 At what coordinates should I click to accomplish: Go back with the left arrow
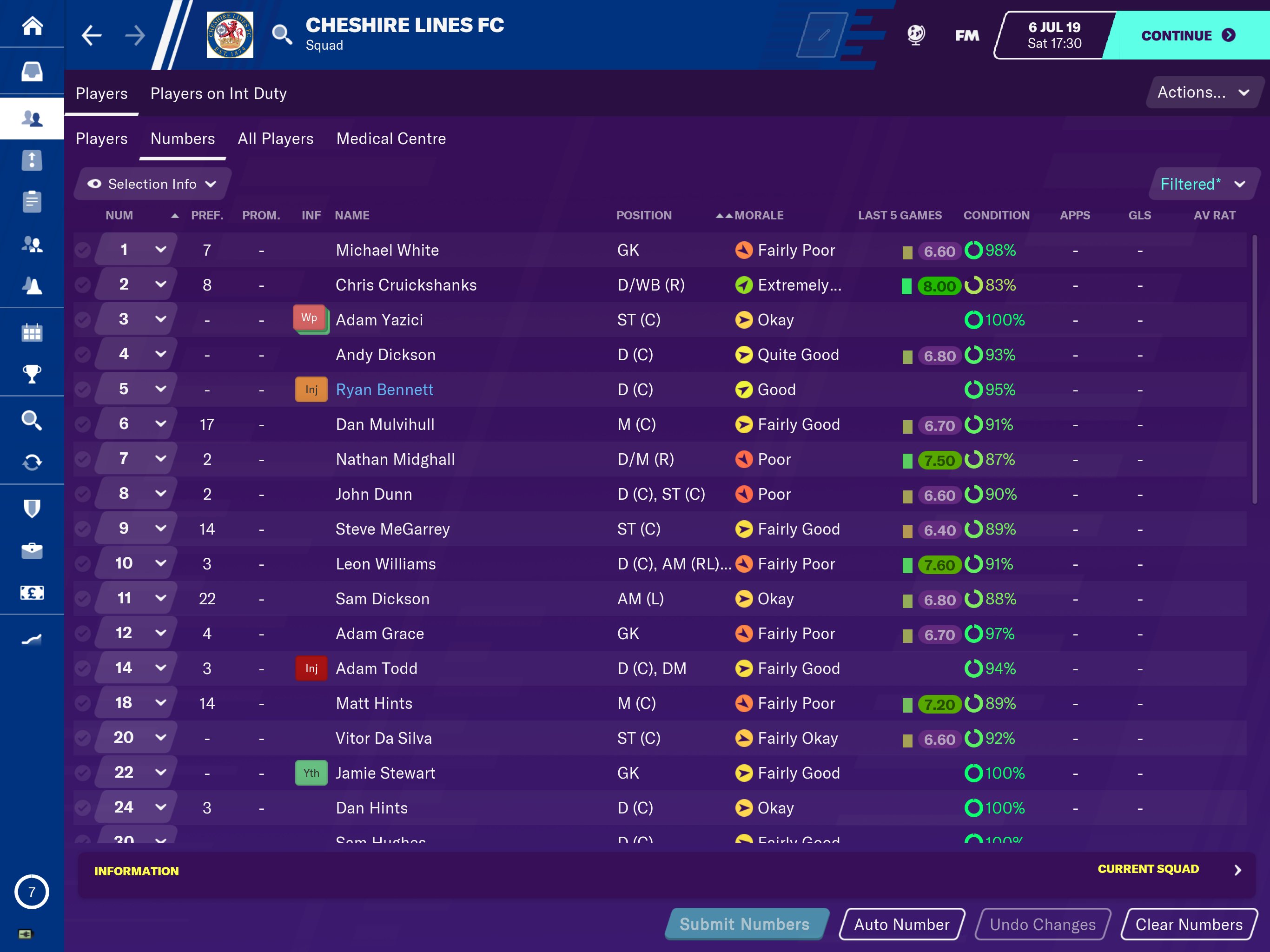pyautogui.click(x=92, y=36)
